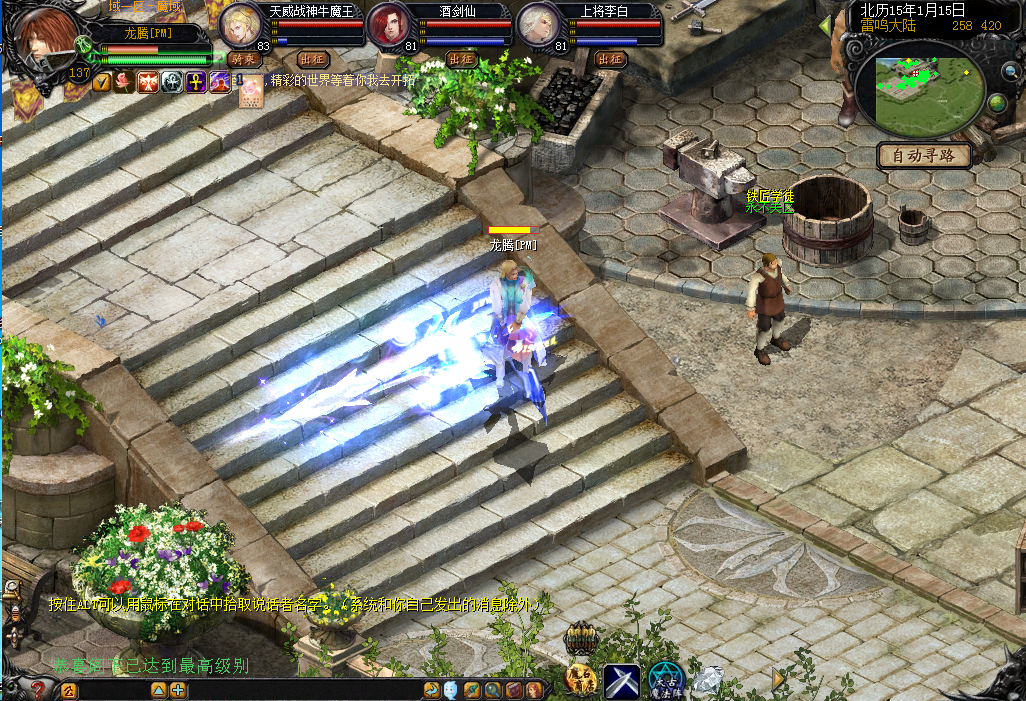
Task: Click the golden ankh buff icon
Action: click(x=194, y=82)
